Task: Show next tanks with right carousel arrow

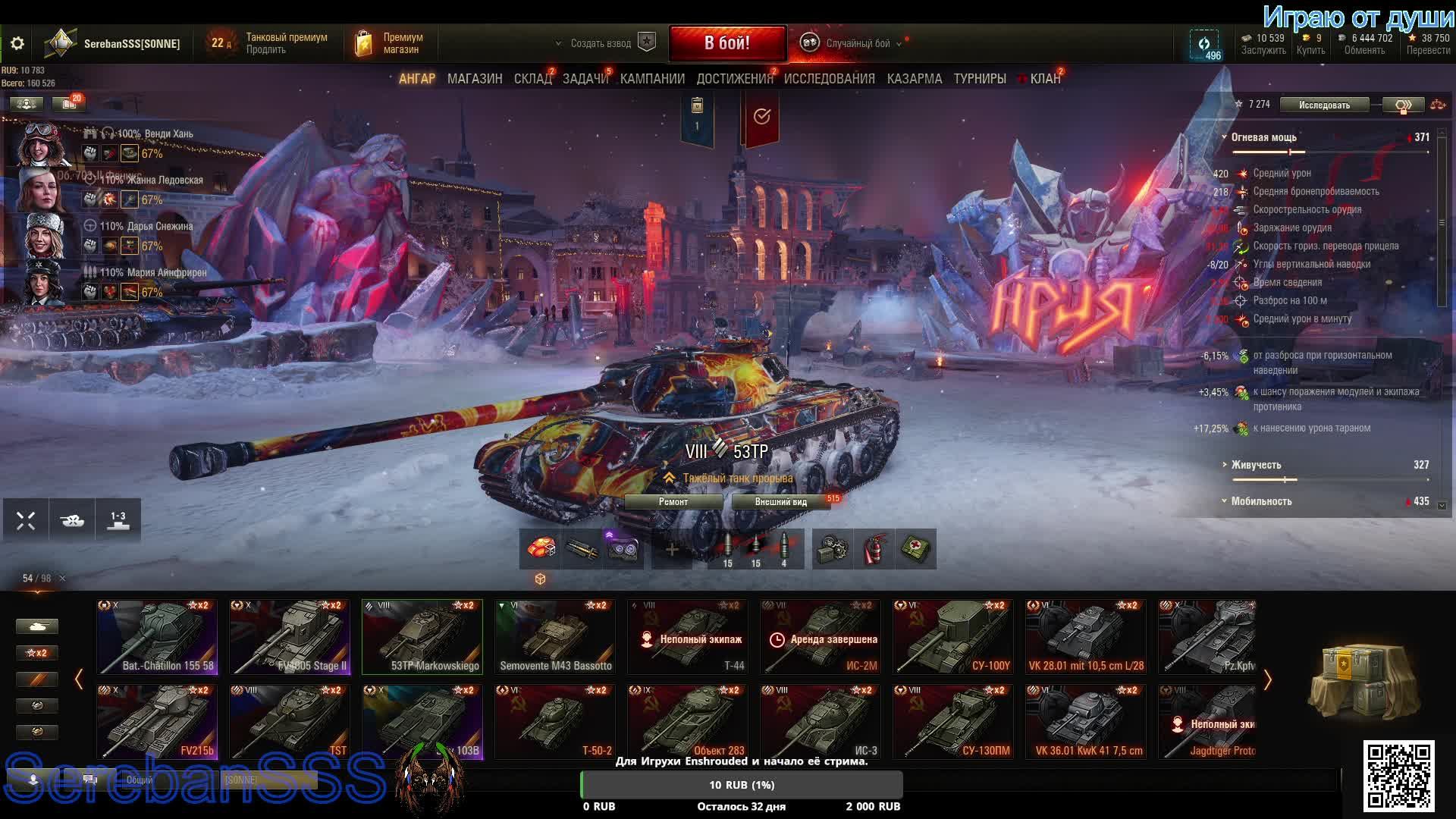Action: pos(1267,680)
